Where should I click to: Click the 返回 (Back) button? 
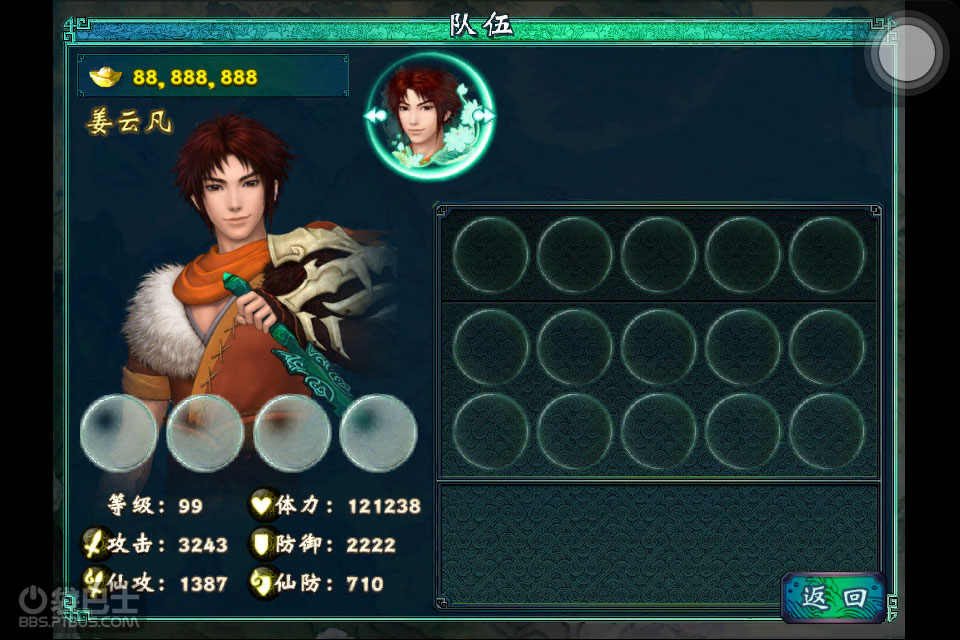pos(834,598)
